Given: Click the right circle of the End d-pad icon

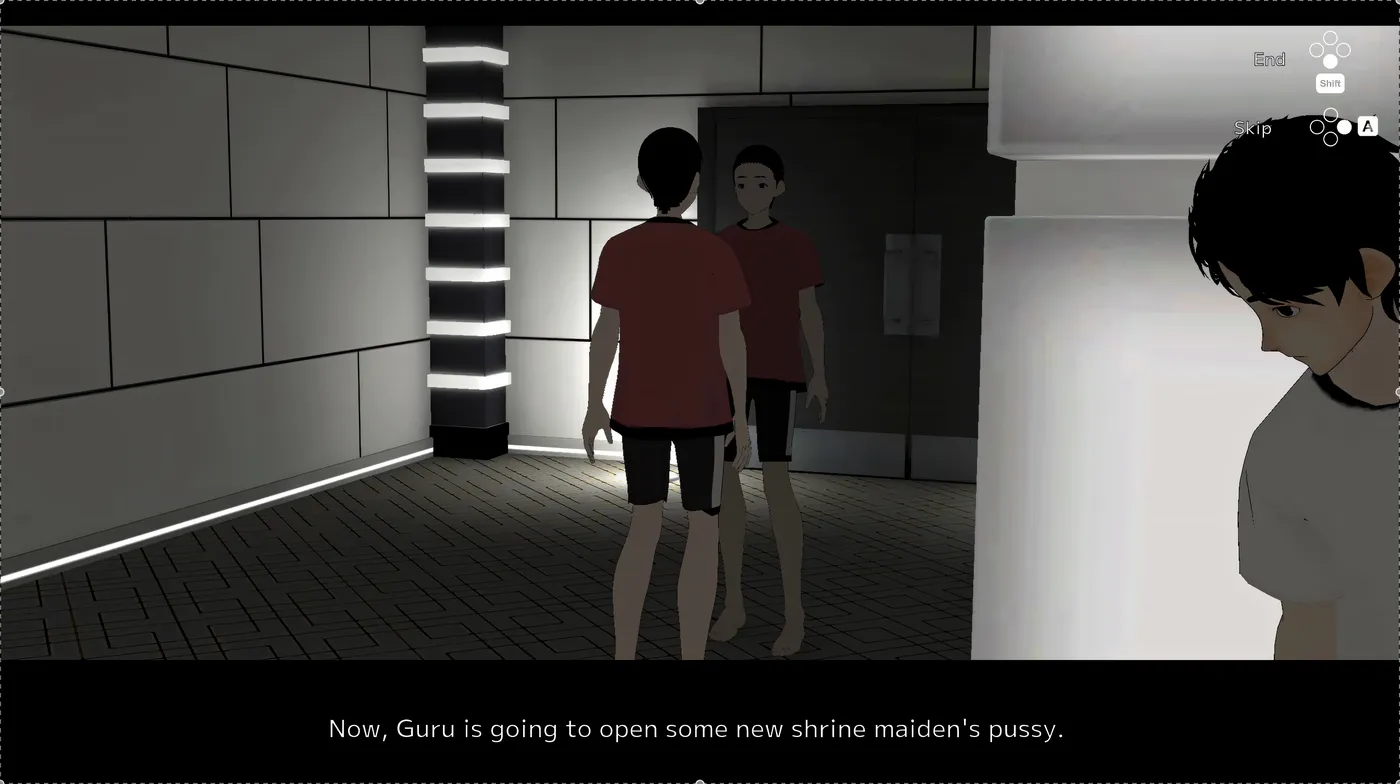Looking at the screenshot, I should [x=1343, y=48].
